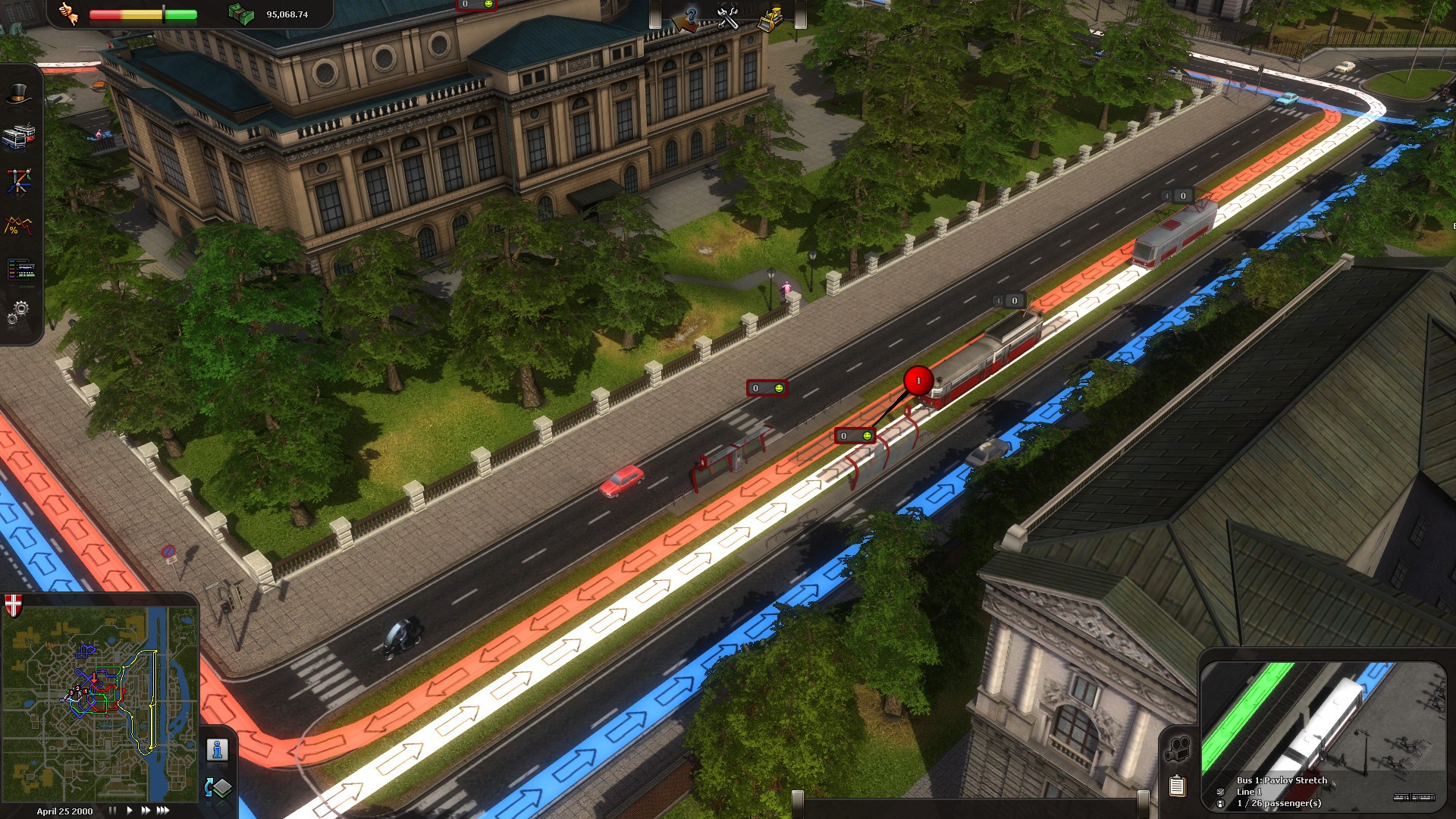Open the gears settings menu
The height and width of the screenshot is (819, 1456).
[x=19, y=311]
